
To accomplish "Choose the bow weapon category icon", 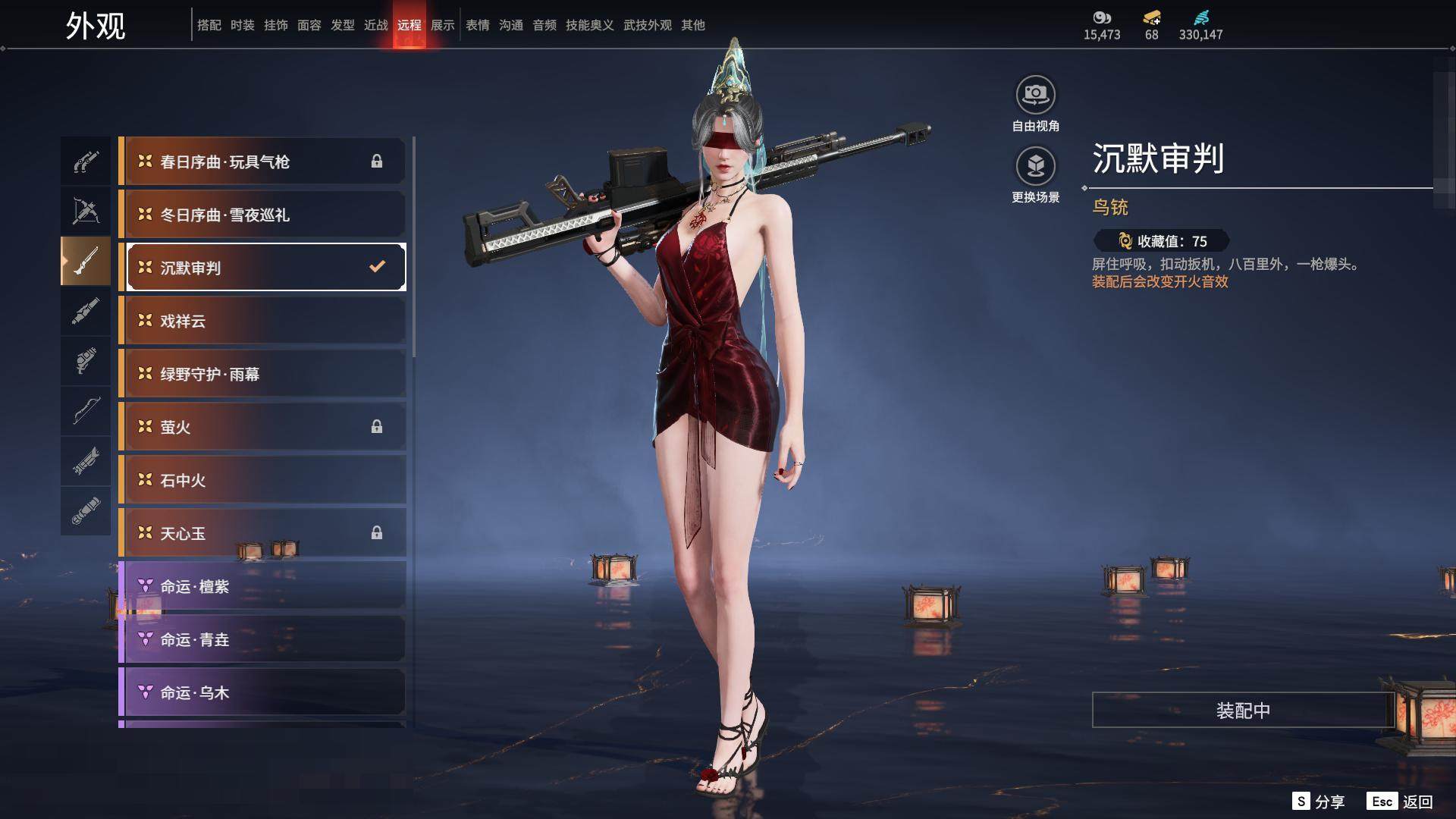I will [86, 411].
